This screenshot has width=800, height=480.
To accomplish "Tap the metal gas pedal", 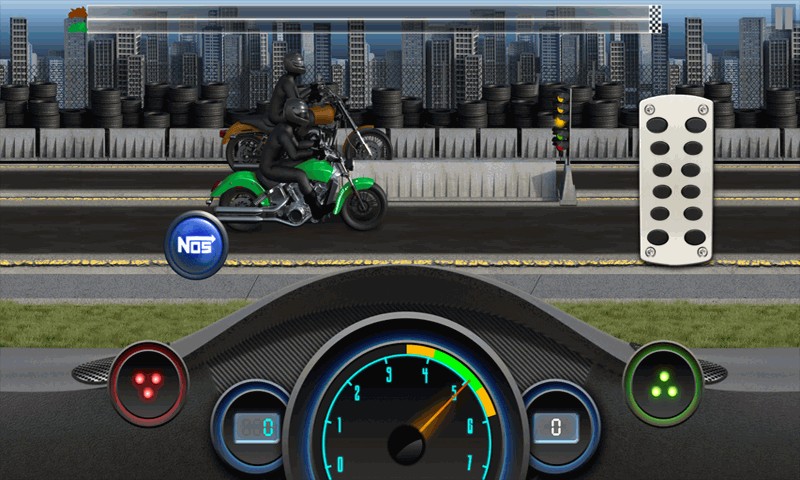I will (x=675, y=182).
